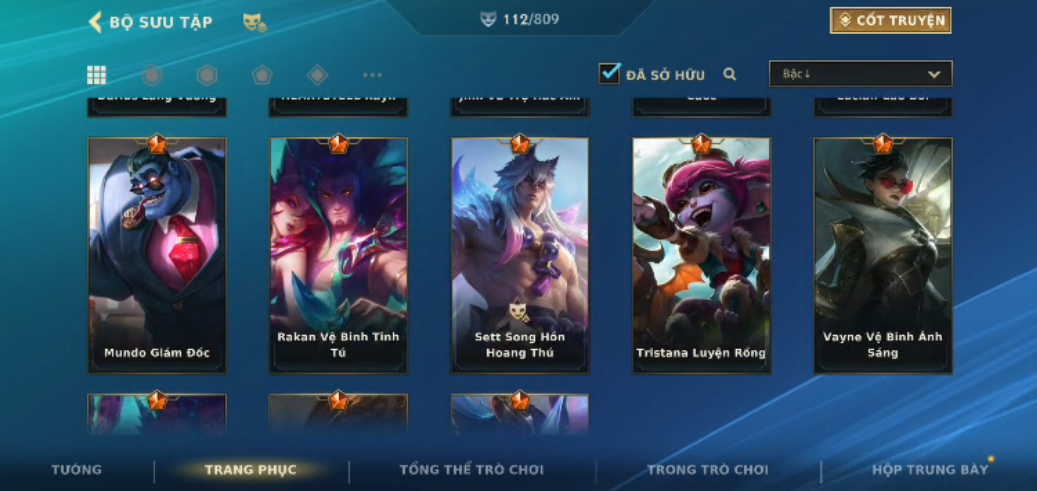Open Sett Song Hồn Hoang Thú skin
Screen dimensions: 1037x491
(520, 256)
